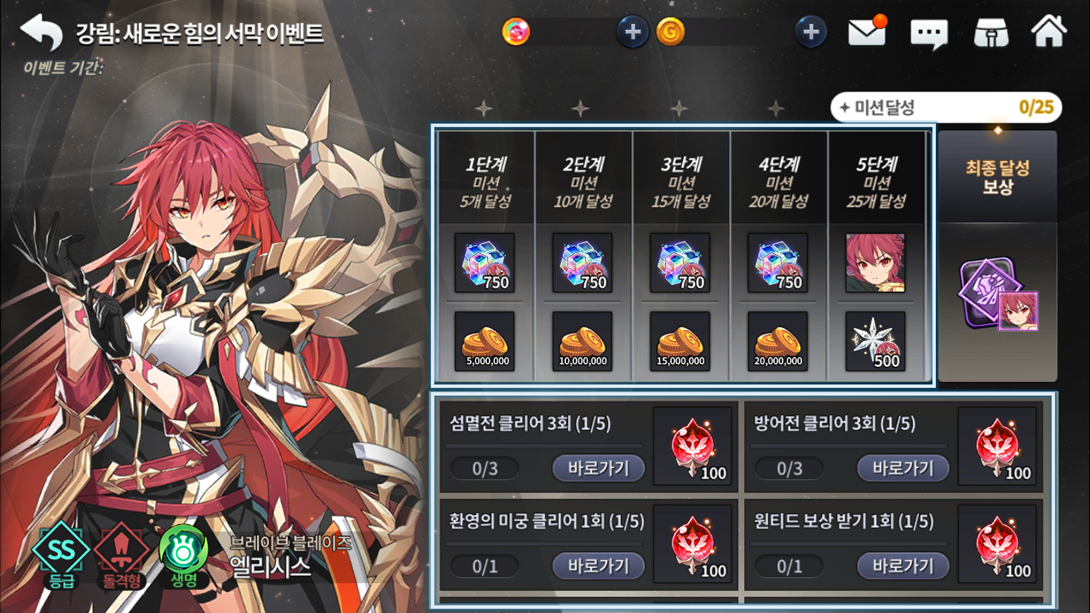Screen dimensions: 1090x613
Task: Tap the 생명 life attribute badge
Action: tap(184, 553)
